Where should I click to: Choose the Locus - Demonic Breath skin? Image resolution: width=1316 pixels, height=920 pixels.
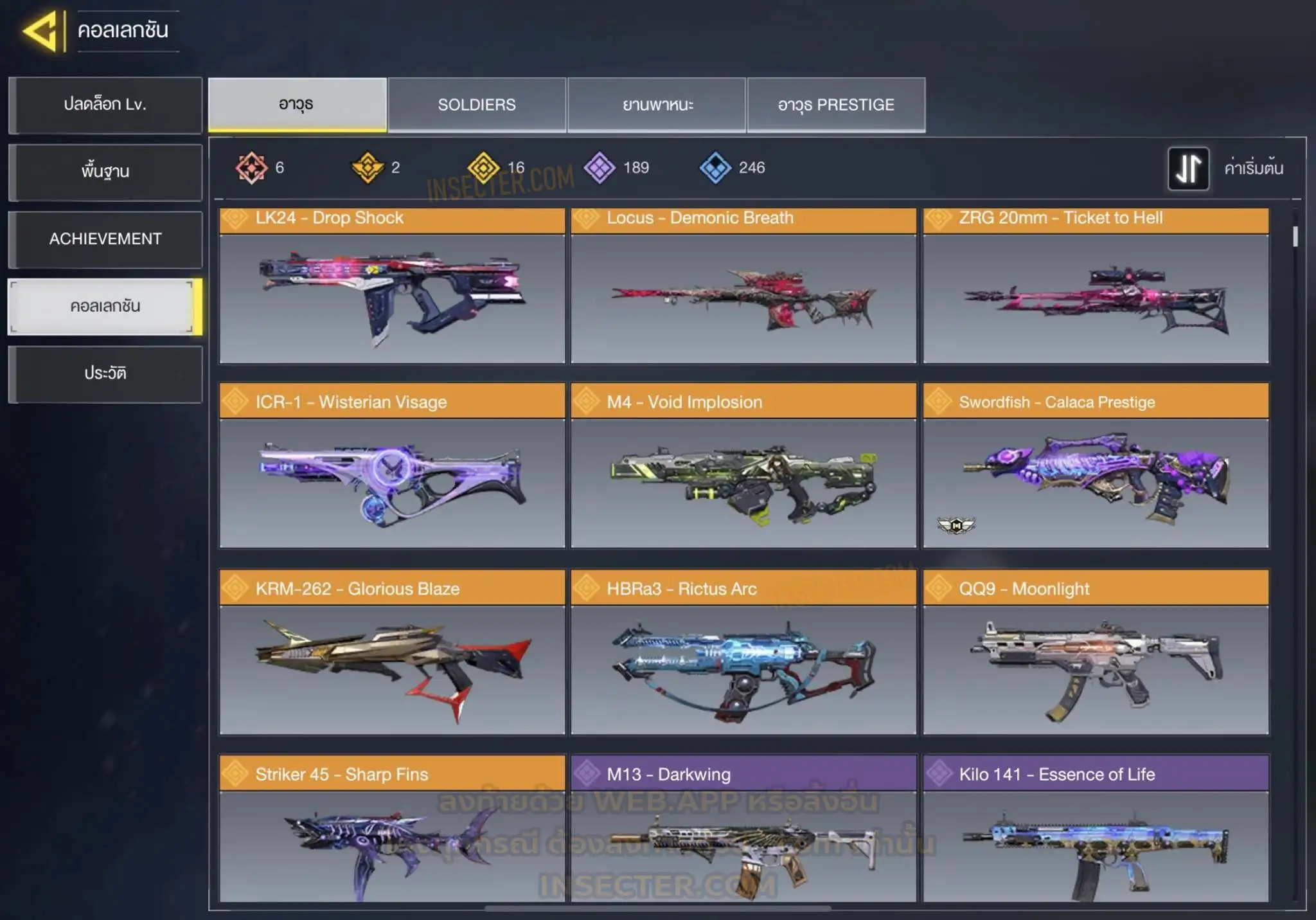click(743, 286)
